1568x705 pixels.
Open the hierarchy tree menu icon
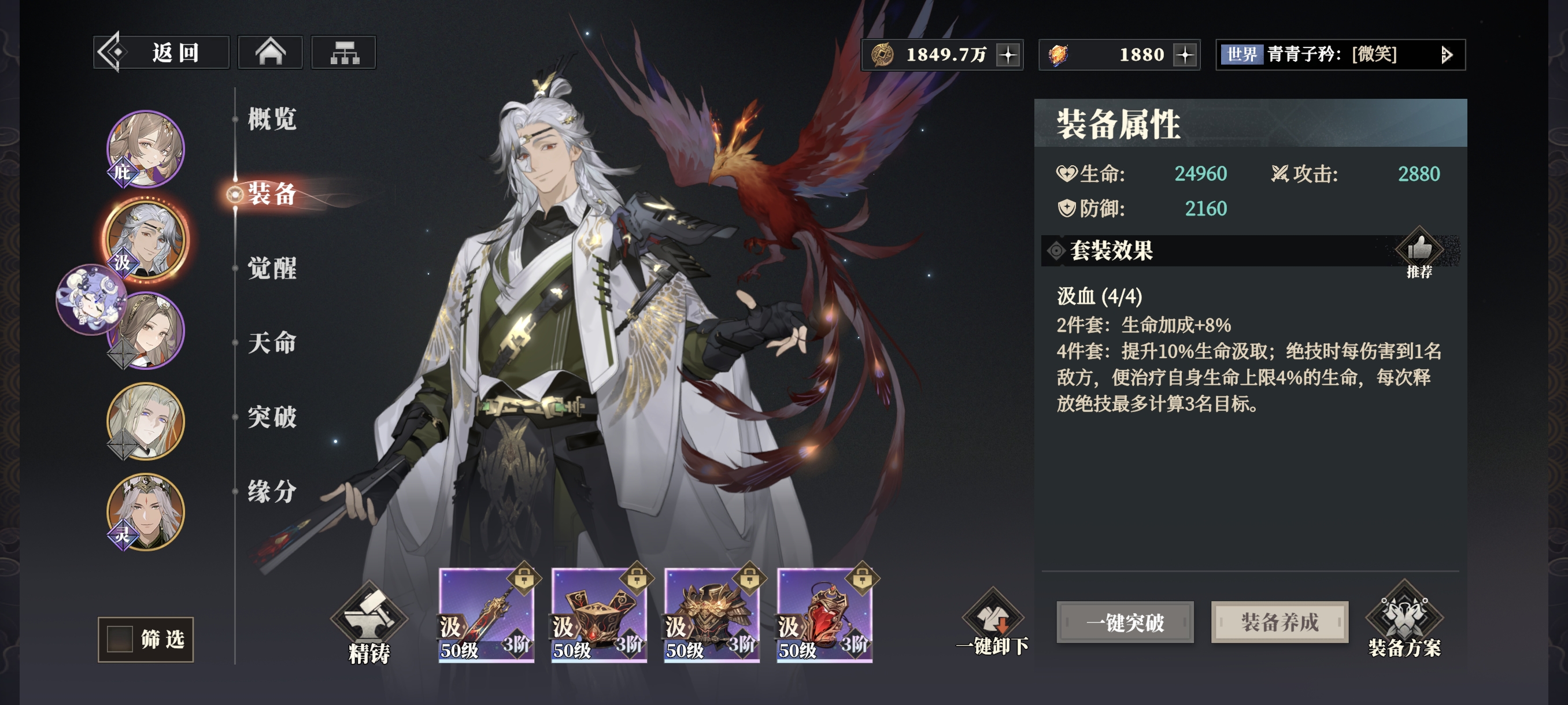[x=343, y=53]
